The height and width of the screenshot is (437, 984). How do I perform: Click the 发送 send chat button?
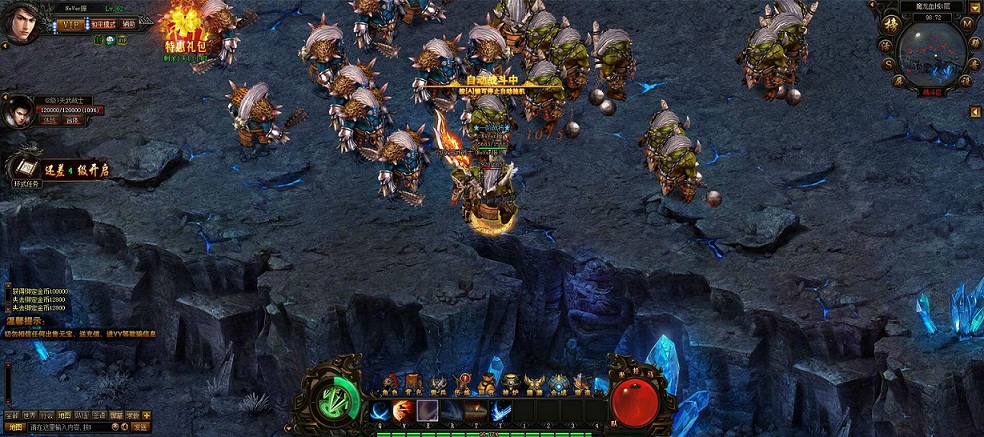[x=140, y=427]
